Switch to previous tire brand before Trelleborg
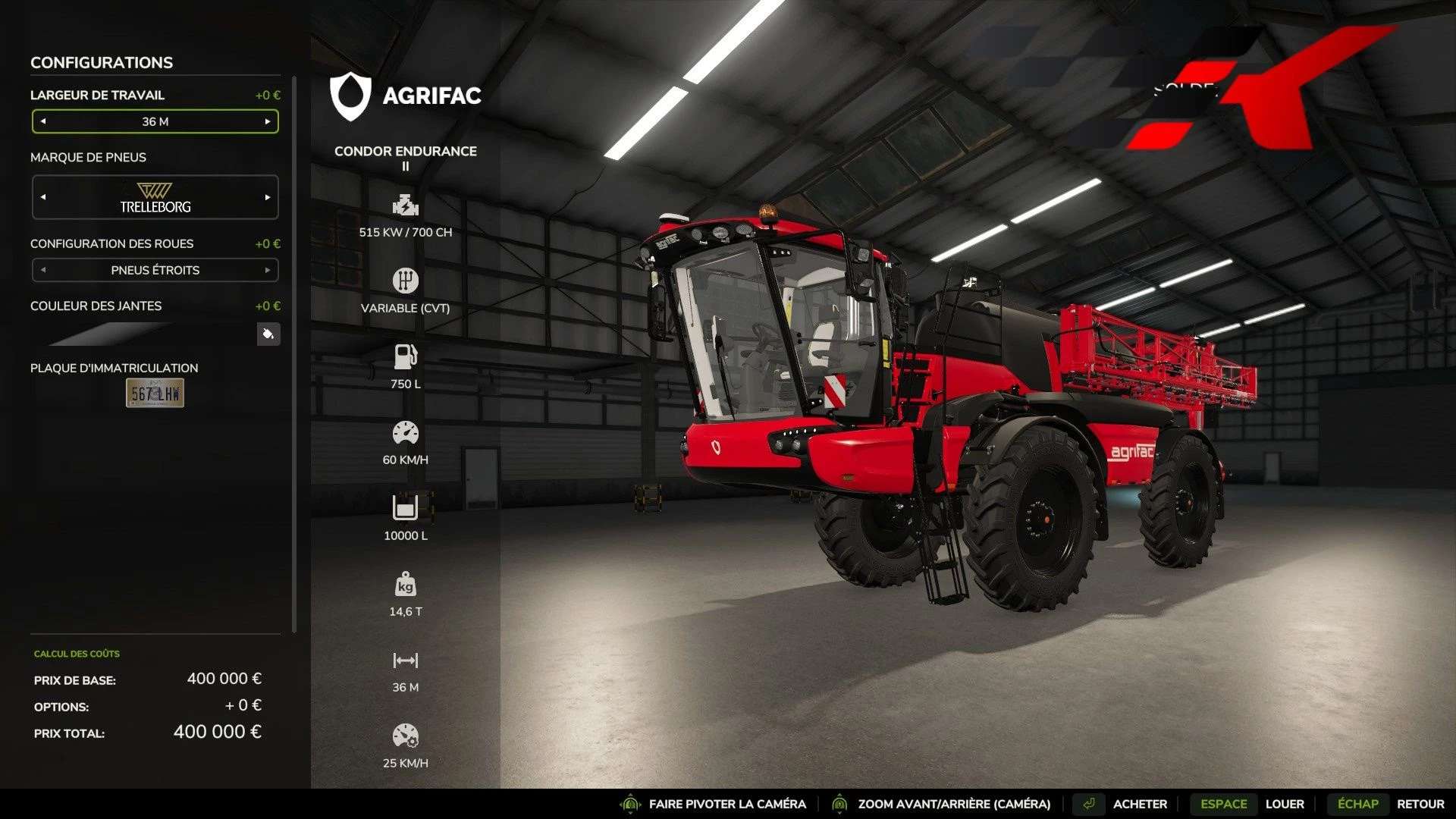This screenshot has width=1456, height=819. pos(43,197)
